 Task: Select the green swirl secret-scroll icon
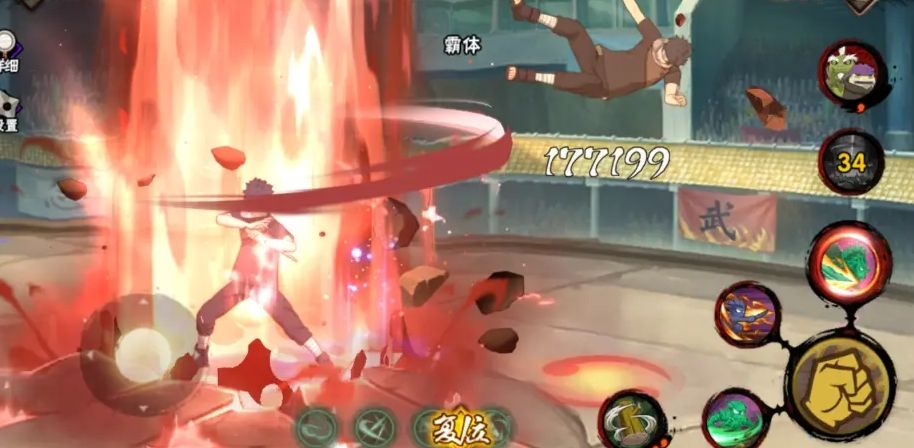click(x=317, y=427)
